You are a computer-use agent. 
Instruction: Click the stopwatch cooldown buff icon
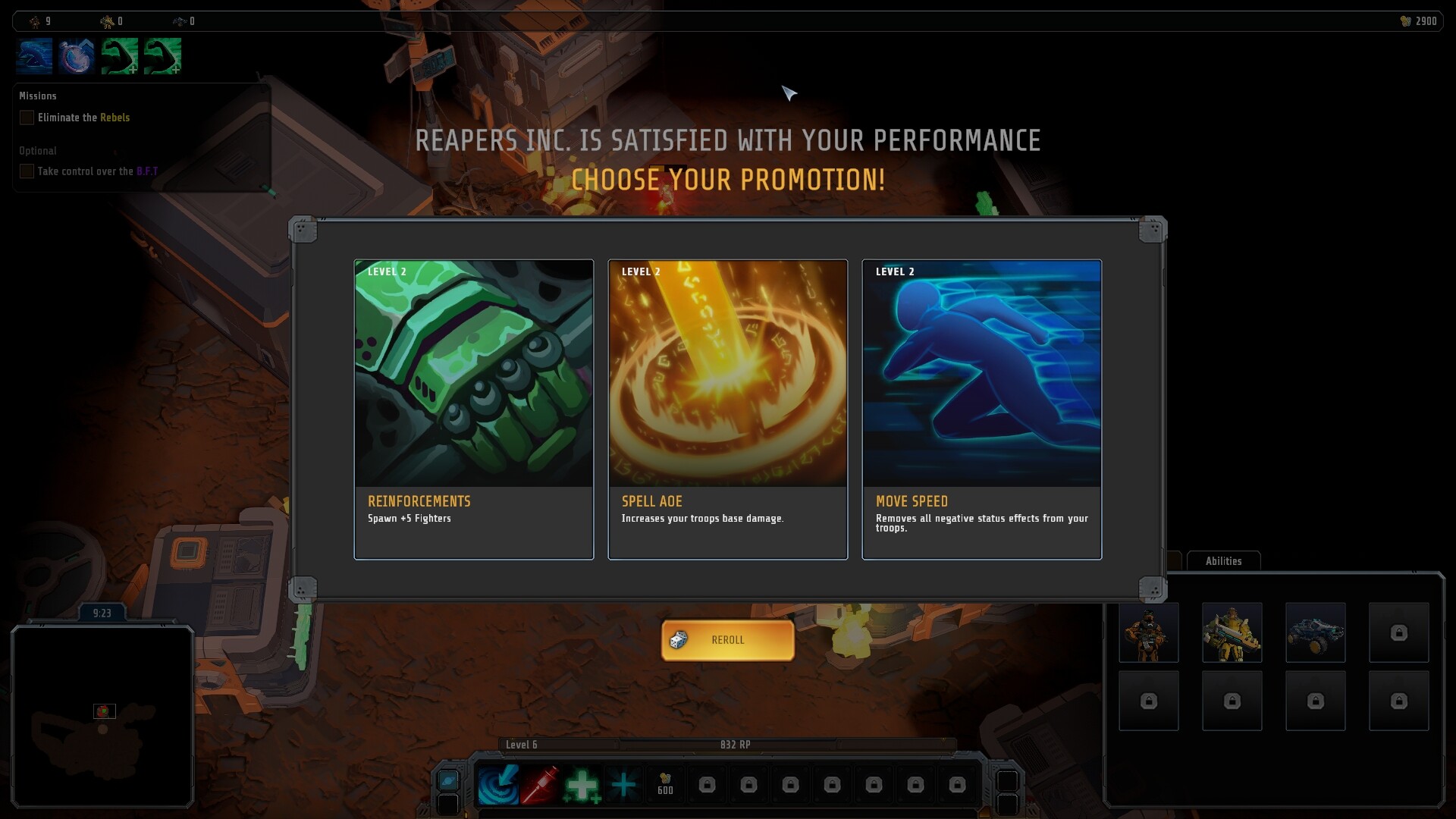tap(76, 56)
